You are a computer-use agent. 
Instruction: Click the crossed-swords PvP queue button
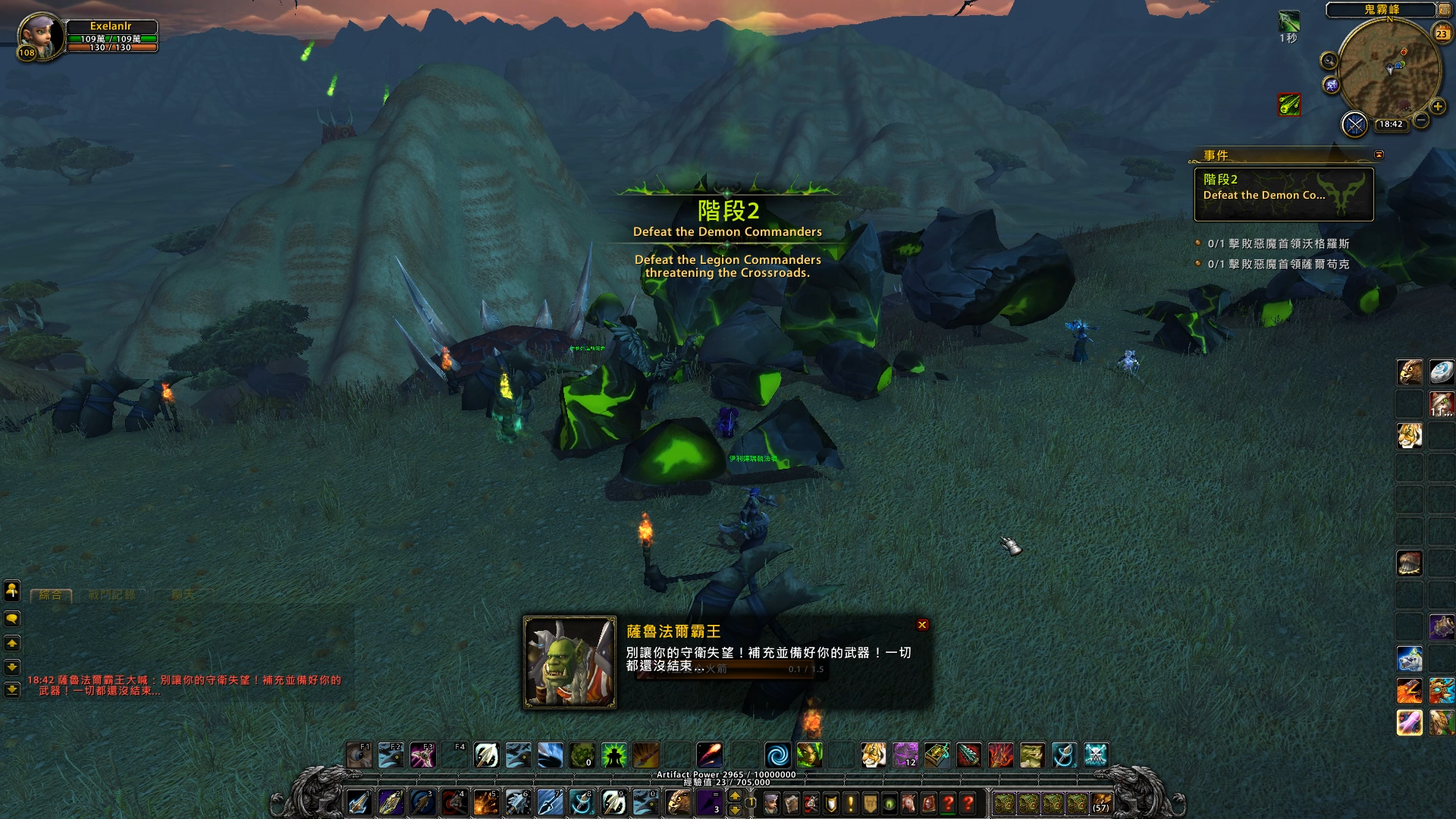(1354, 124)
